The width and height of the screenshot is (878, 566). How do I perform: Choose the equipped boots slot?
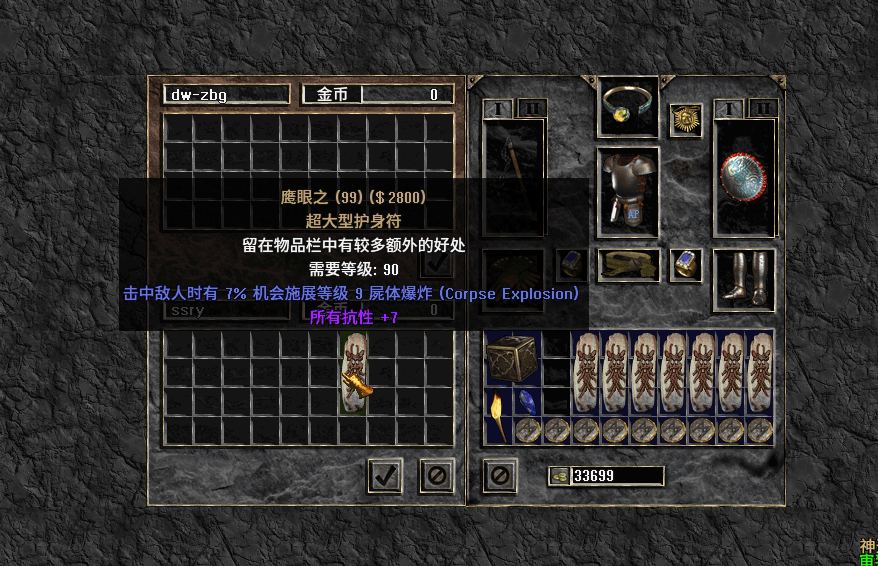[x=745, y=279]
